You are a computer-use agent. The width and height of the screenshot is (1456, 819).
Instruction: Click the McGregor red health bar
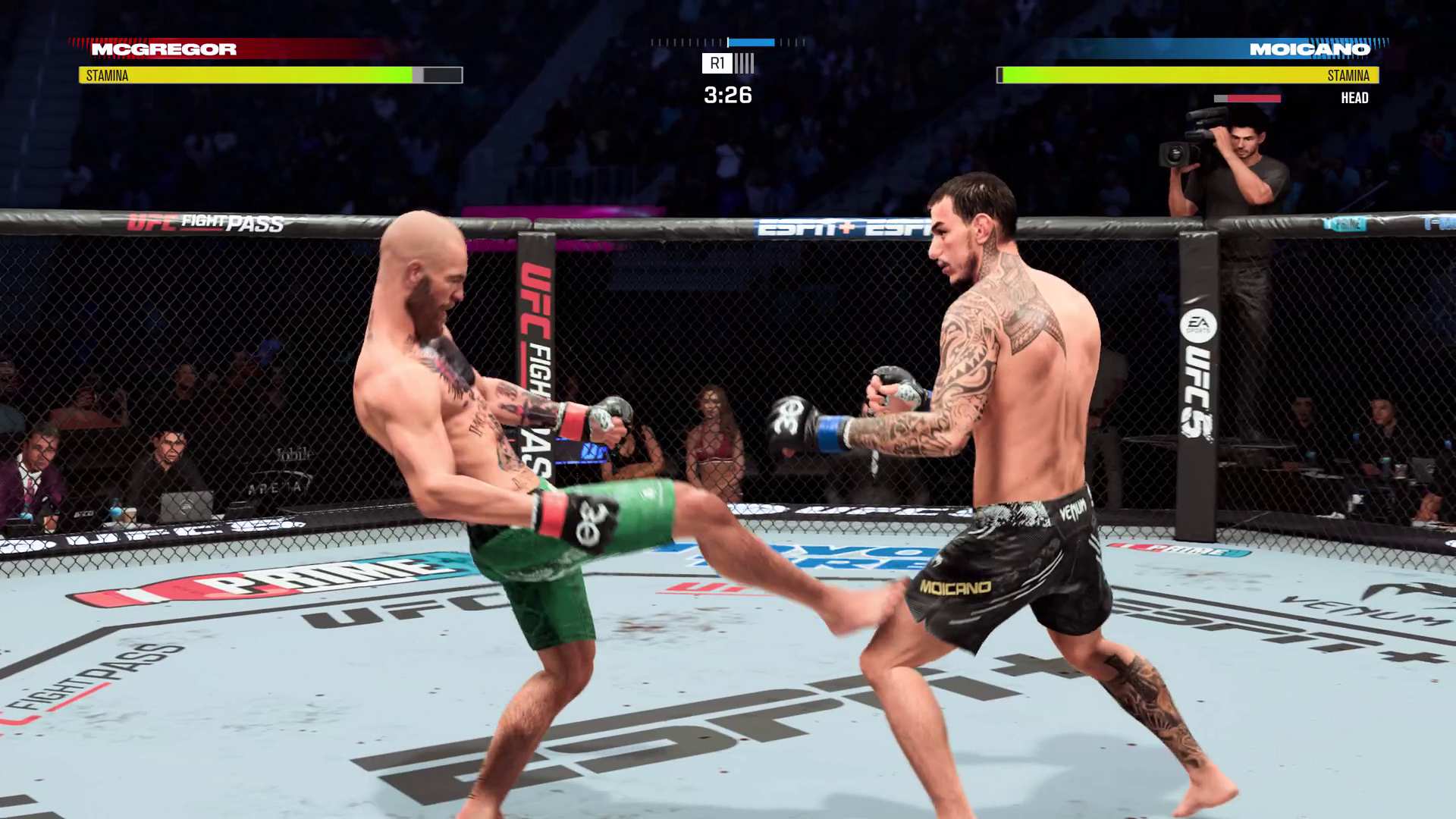coord(303,50)
